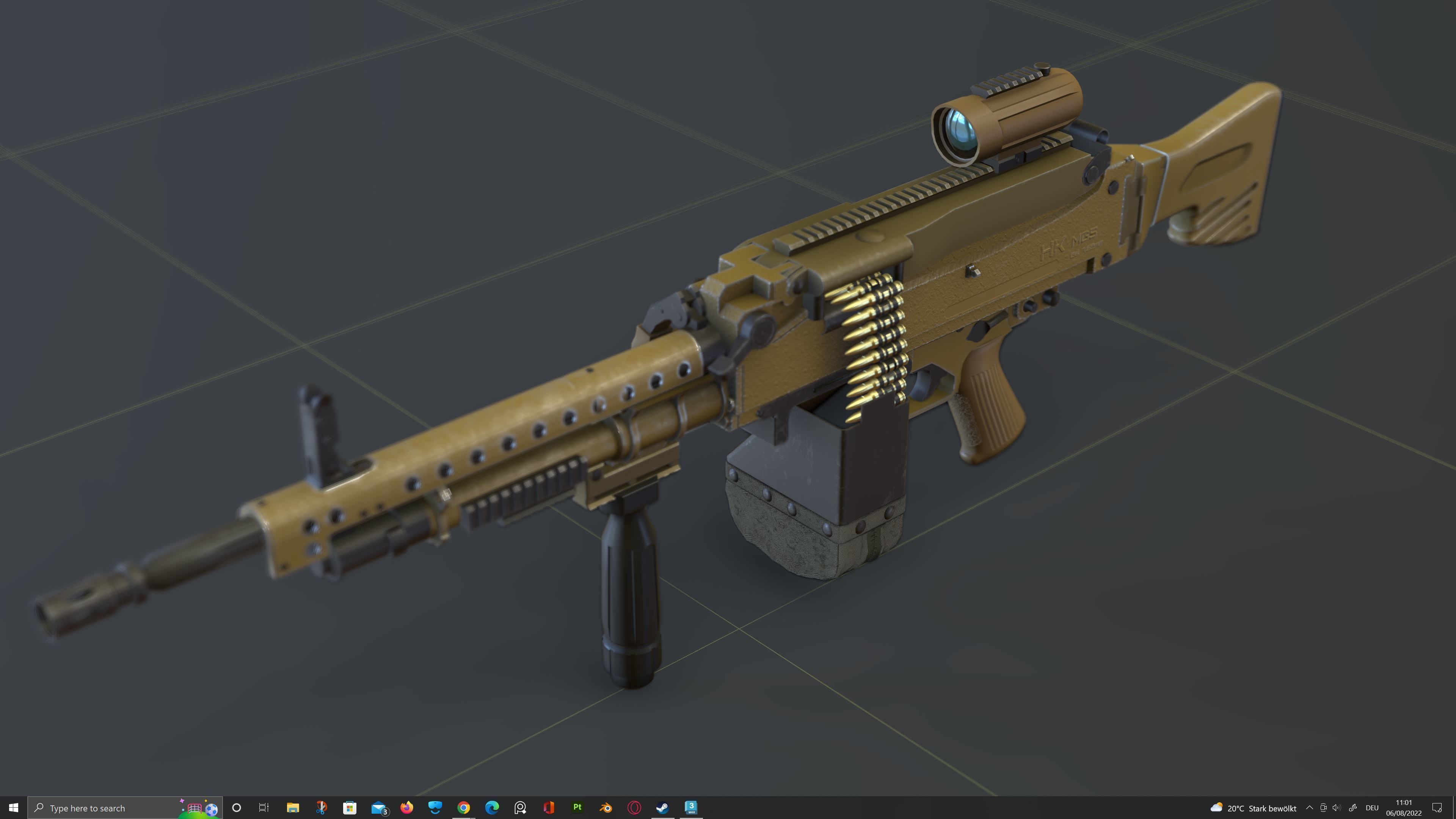Open Google Chrome

click(x=464, y=807)
